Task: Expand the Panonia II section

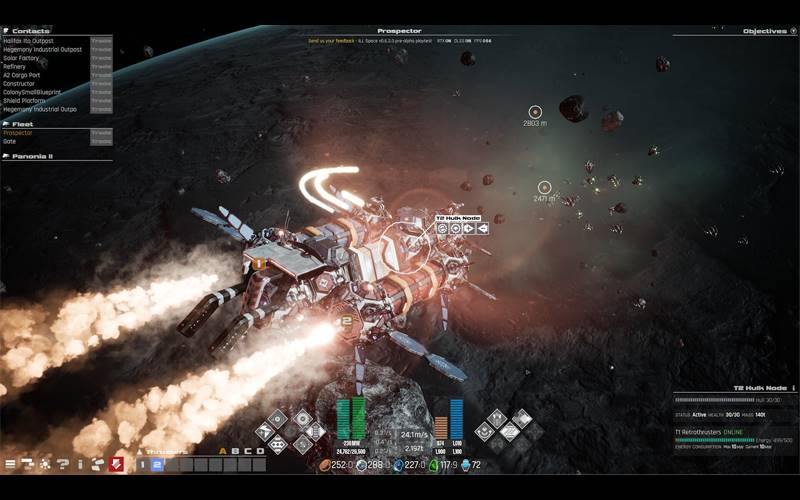Action: (30, 156)
